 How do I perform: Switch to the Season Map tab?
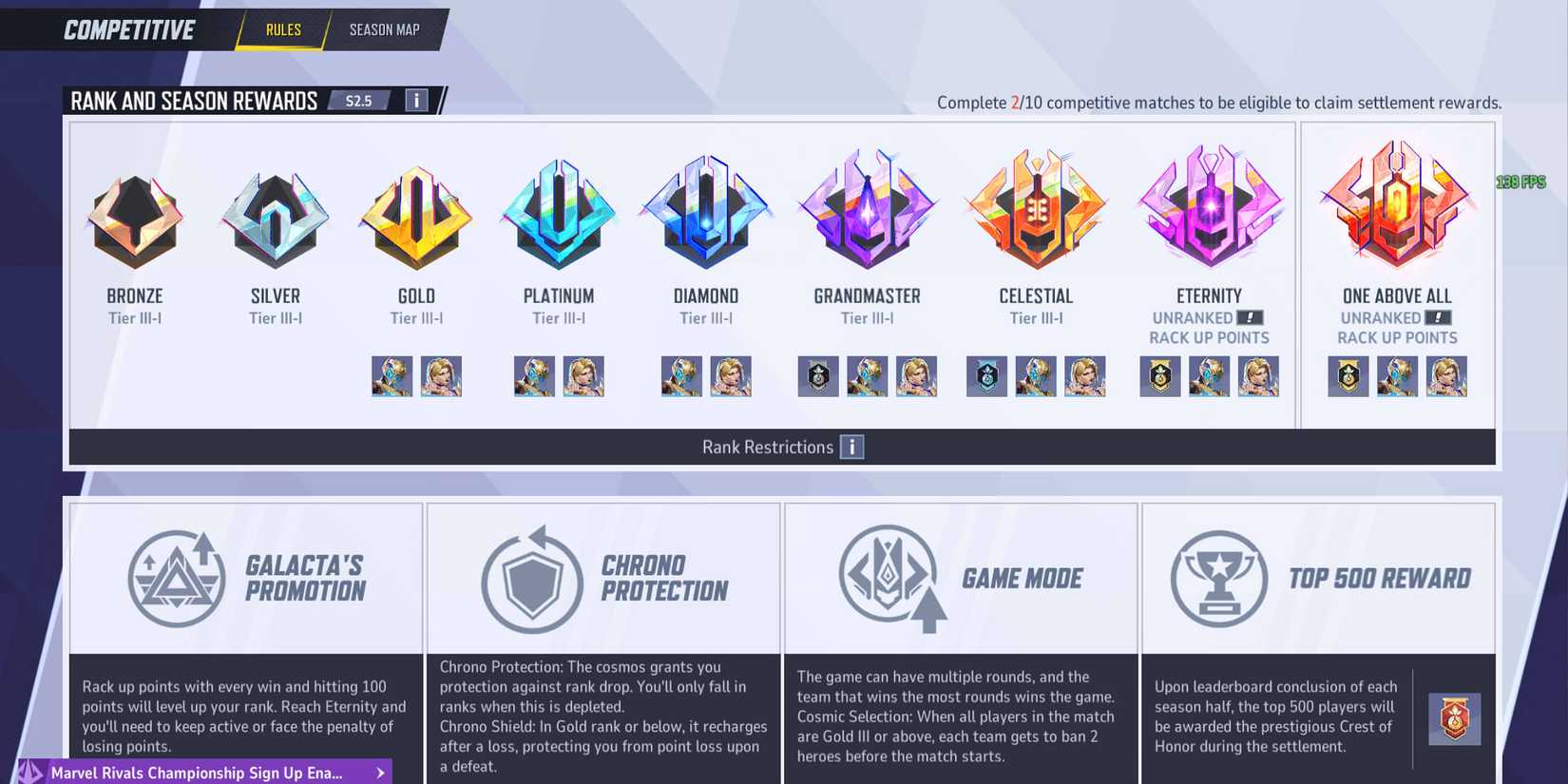[x=384, y=29]
